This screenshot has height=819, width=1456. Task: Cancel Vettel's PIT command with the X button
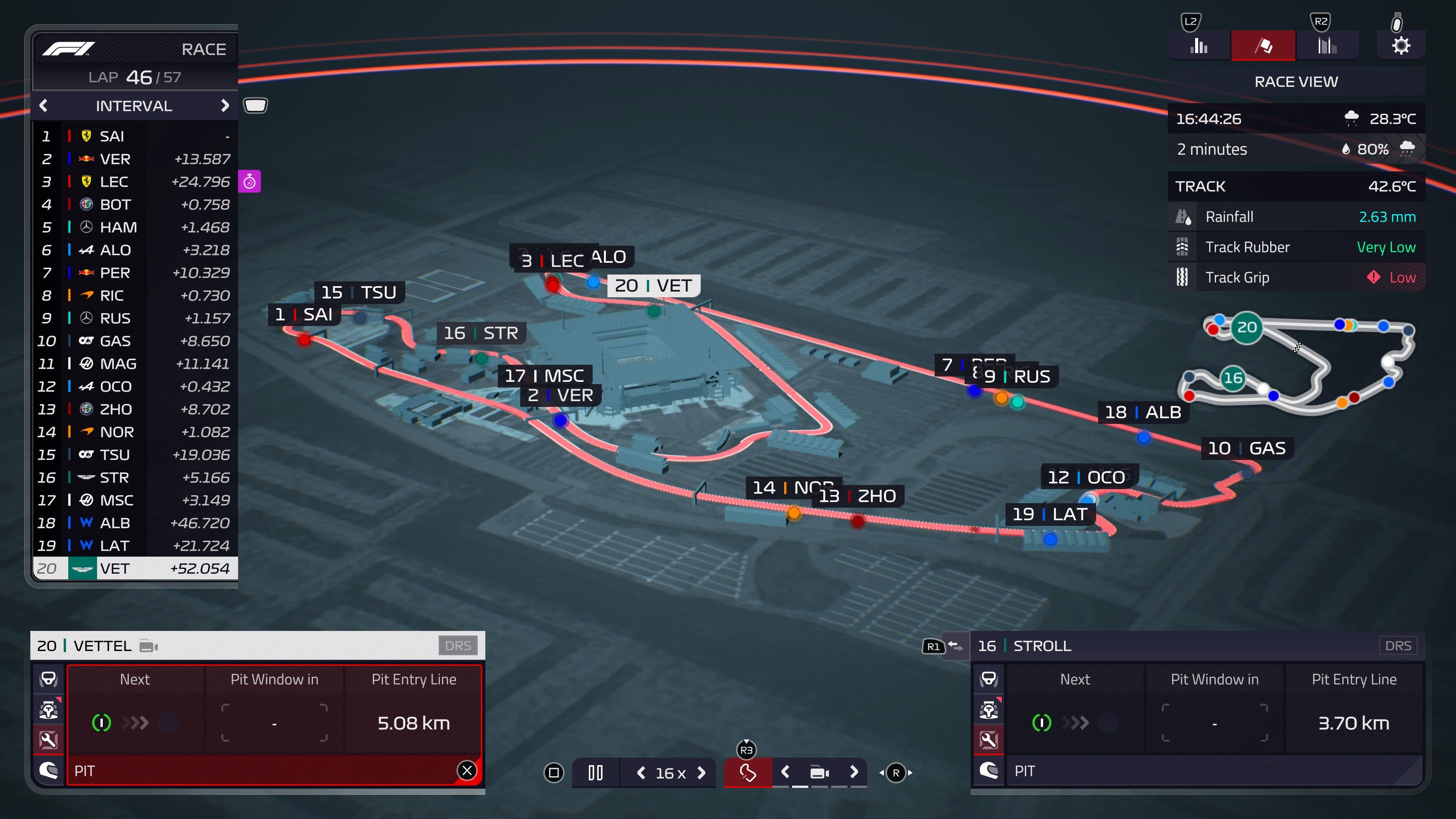tap(467, 771)
